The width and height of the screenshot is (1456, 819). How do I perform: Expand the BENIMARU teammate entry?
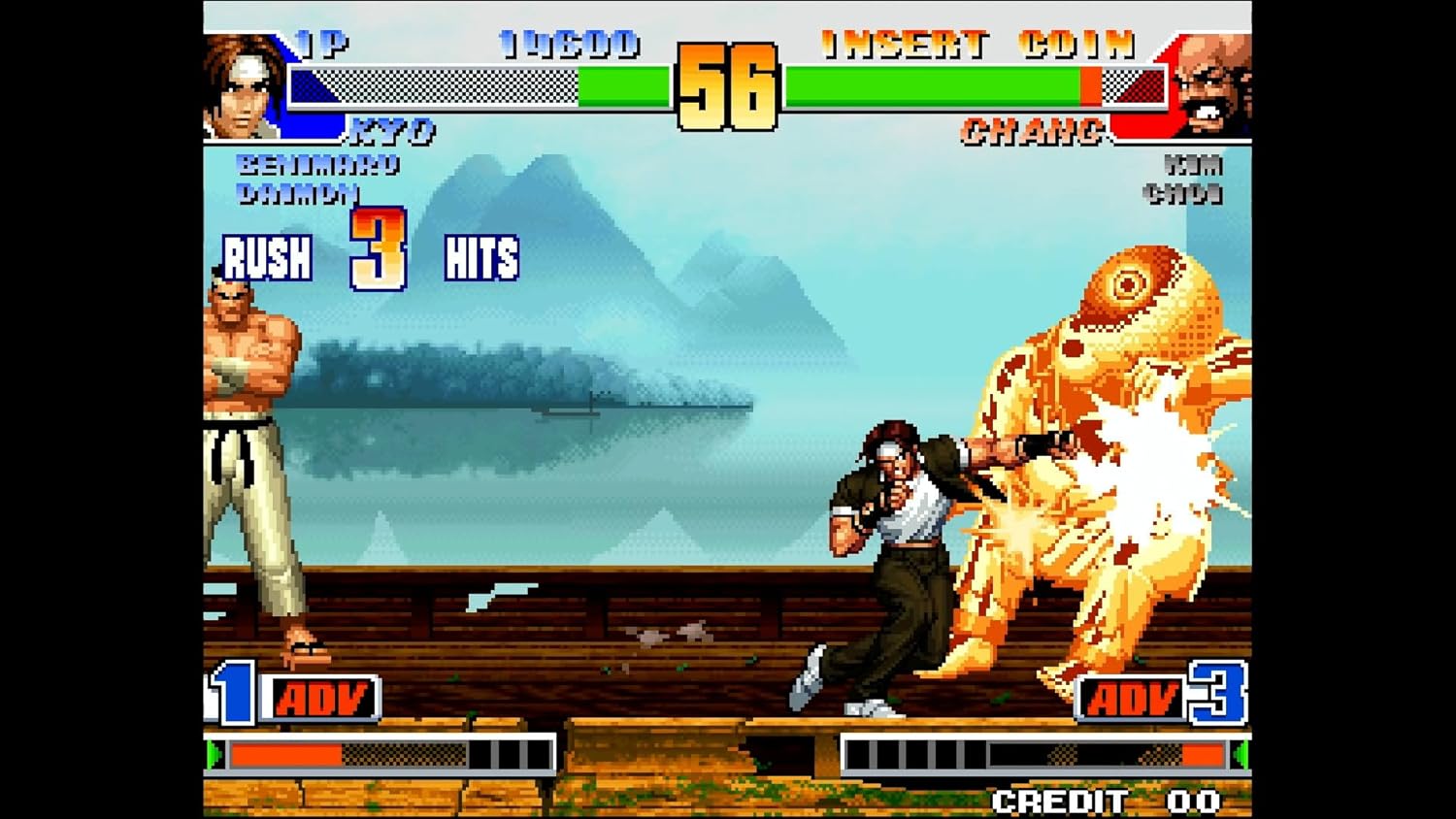(315, 167)
